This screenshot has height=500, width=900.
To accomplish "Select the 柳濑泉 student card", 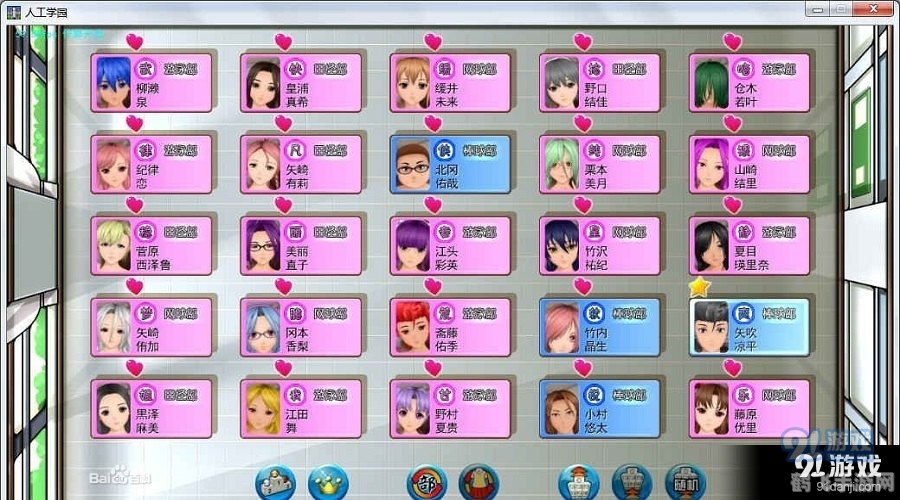I will [151, 83].
